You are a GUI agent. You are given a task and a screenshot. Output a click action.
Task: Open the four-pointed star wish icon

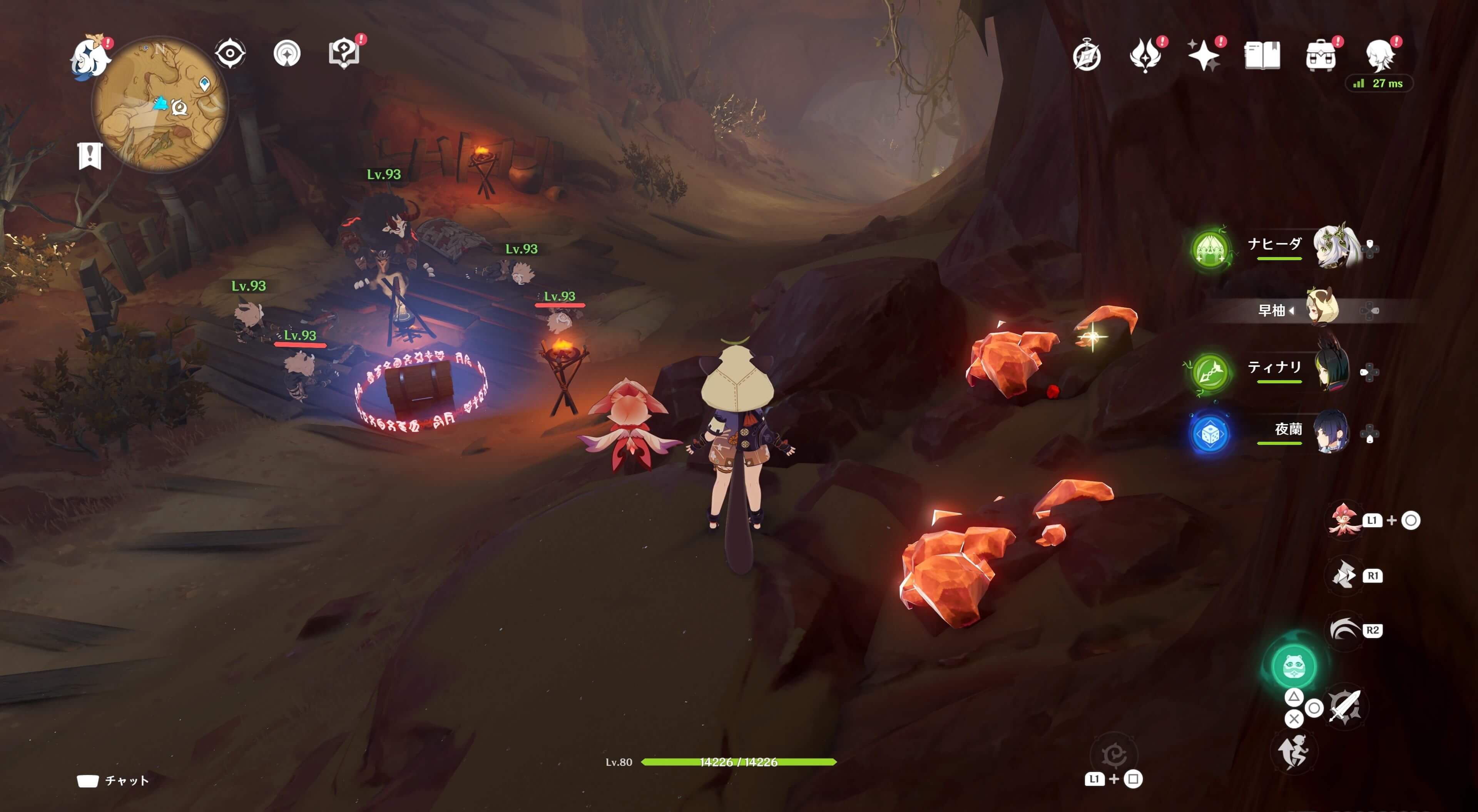click(1203, 56)
